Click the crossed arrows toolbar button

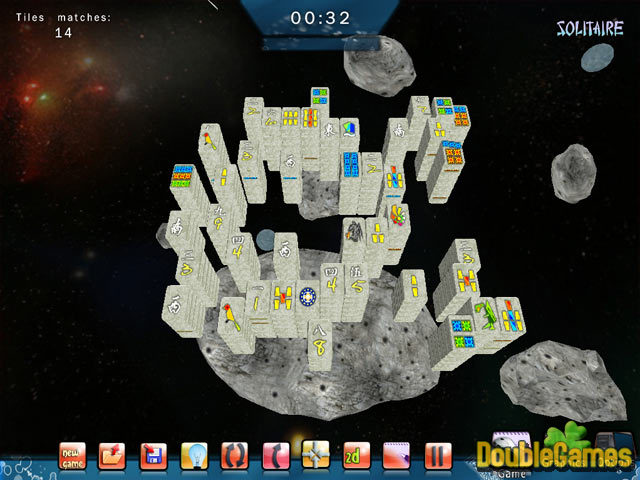click(x=316, y=455)
